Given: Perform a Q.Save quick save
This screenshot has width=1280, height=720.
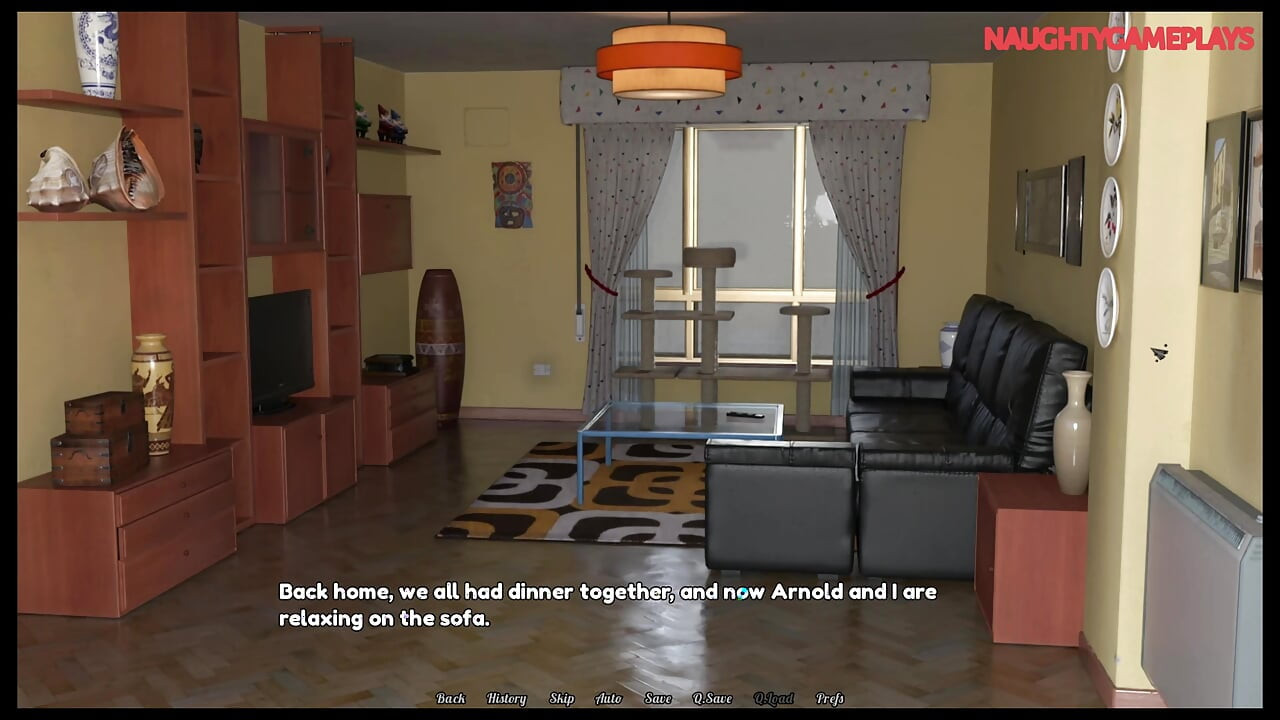Looking at the screenshot, I should point(711,698).
